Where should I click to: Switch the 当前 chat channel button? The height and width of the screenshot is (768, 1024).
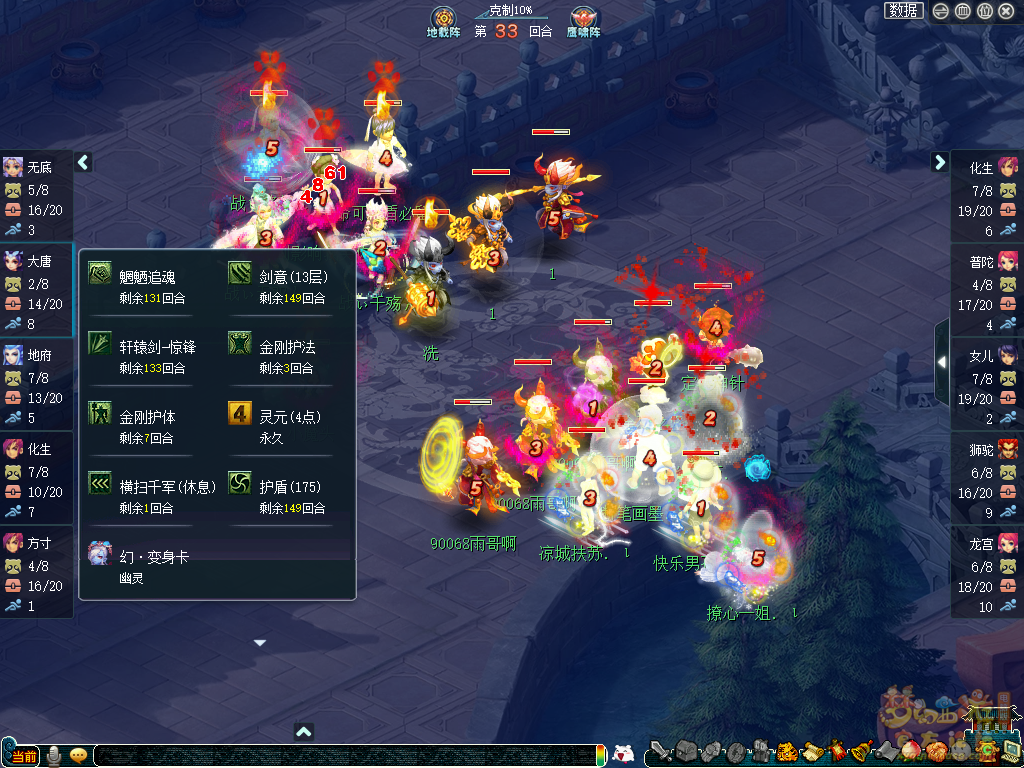[22, 756]
